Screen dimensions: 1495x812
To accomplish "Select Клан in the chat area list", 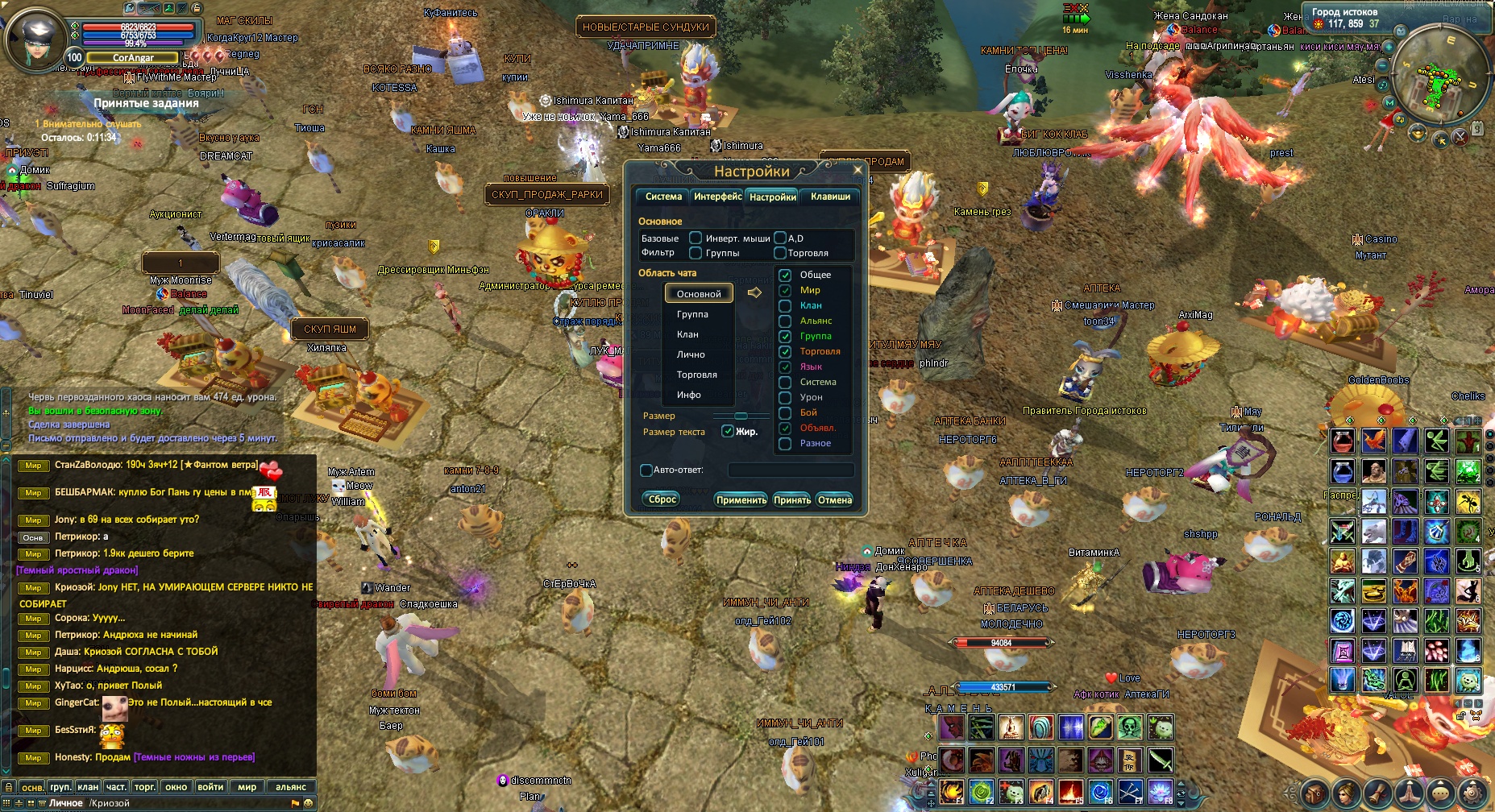I will (x=687, y=334).
